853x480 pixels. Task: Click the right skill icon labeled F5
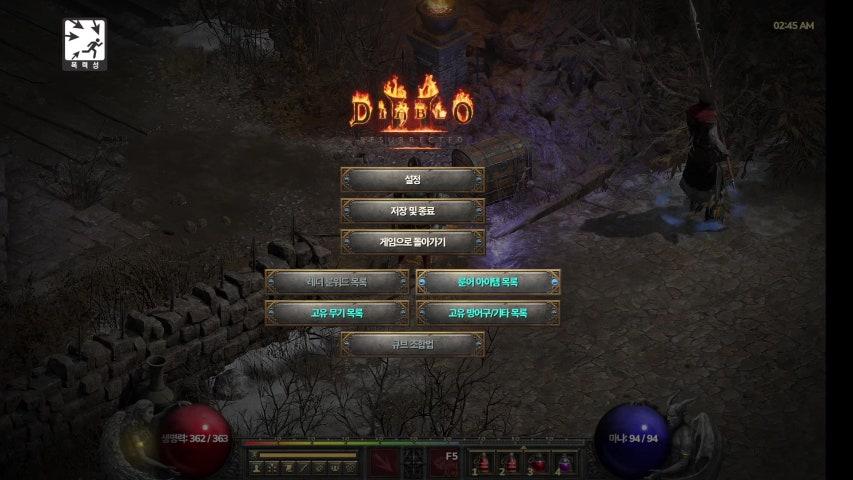click(x=444, y=463)
